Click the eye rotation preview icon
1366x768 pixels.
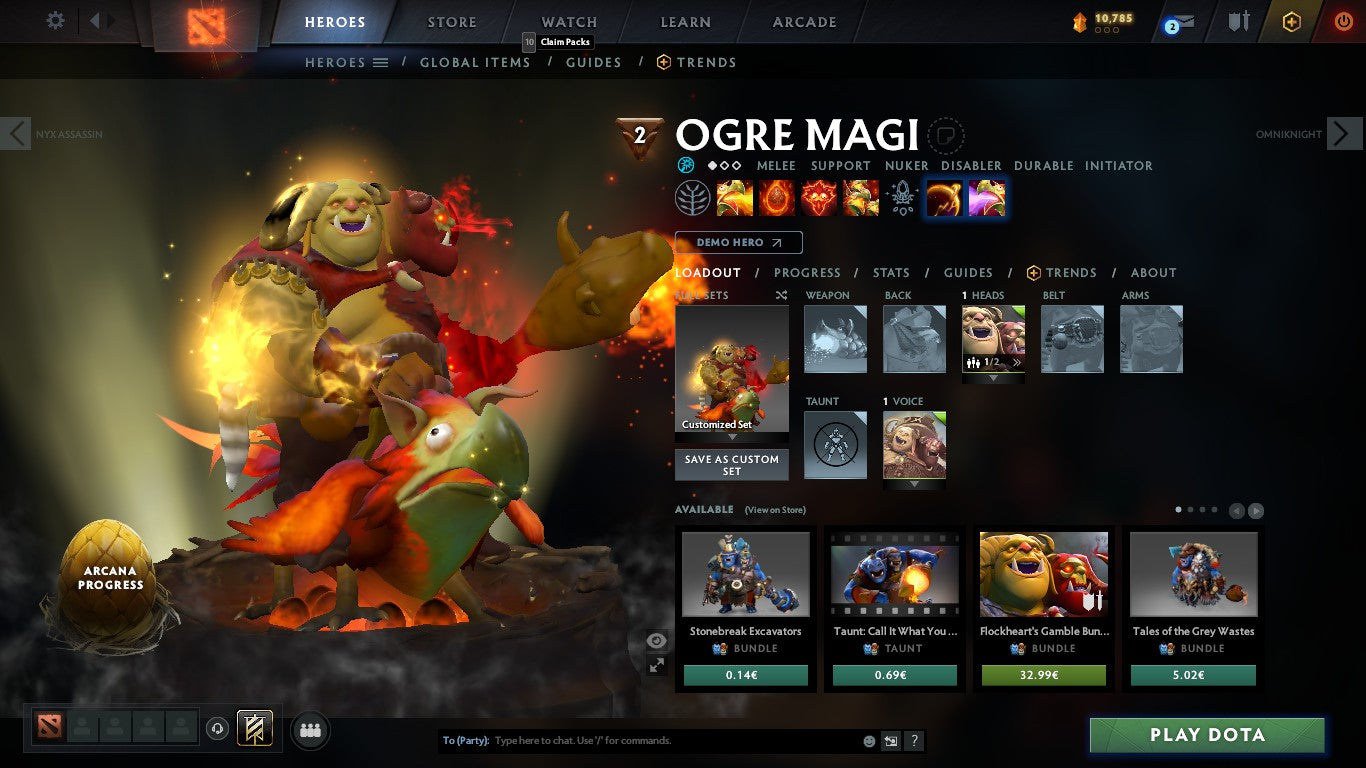click(657, 640)
